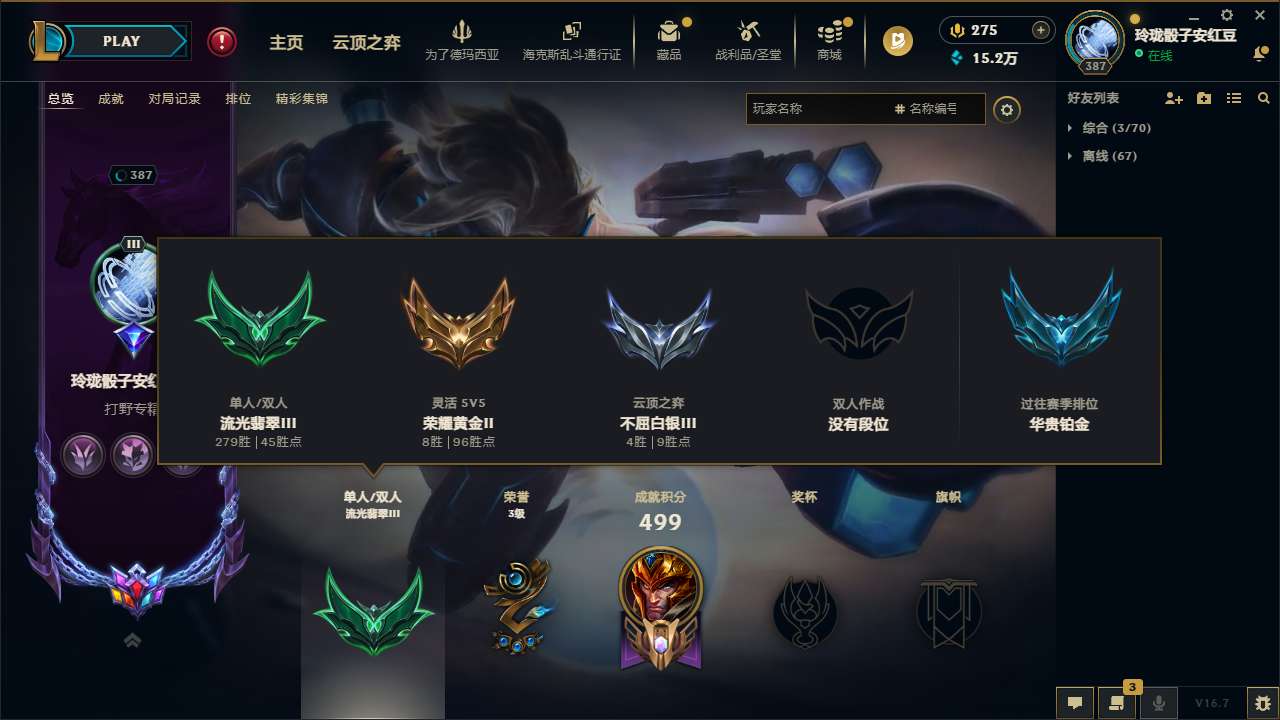Screen dimensions: 1280x720
Task: Click the red alert notification button
Action: click(x=220, y=41)
